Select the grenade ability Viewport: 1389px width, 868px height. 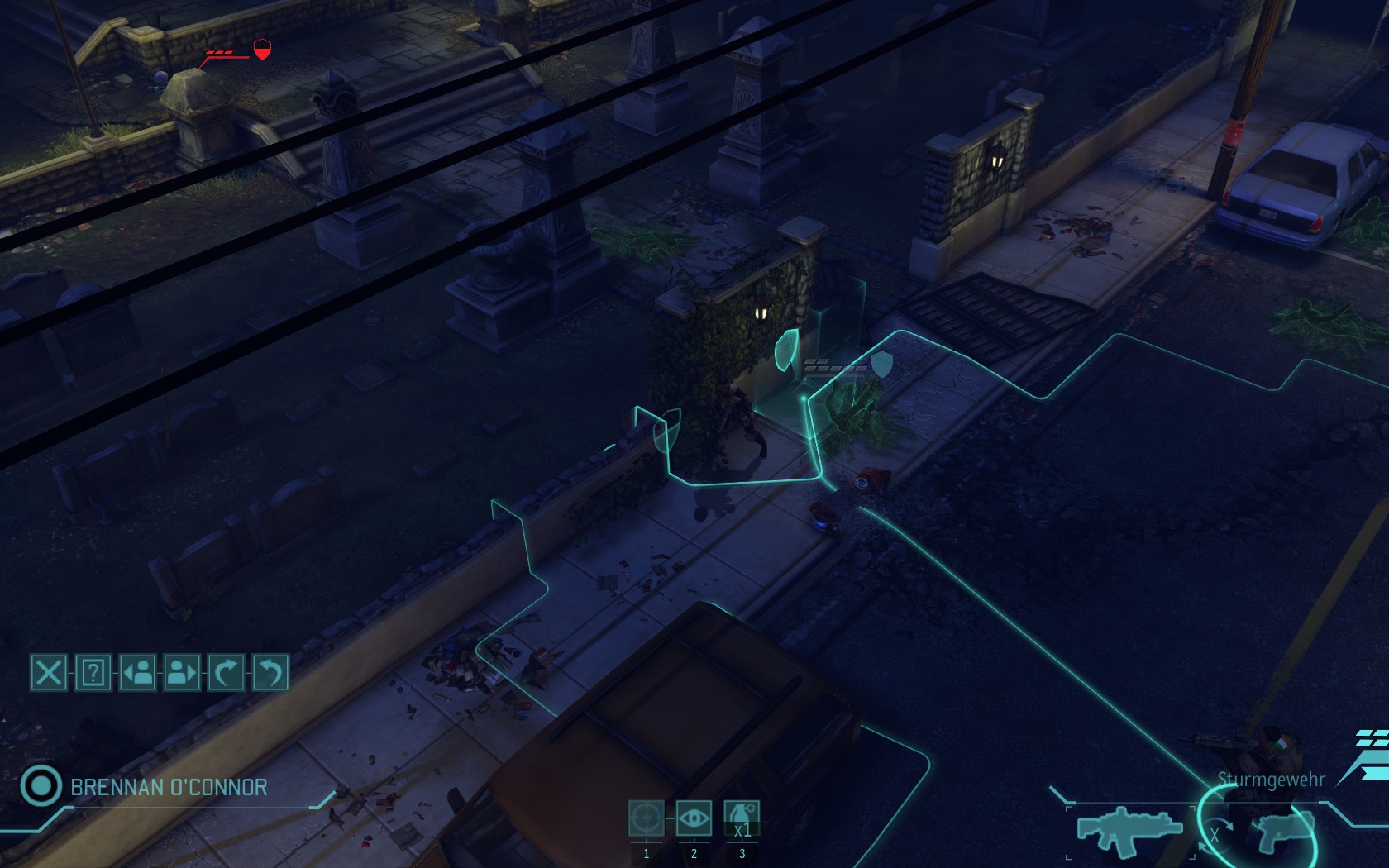coord(742,819)
